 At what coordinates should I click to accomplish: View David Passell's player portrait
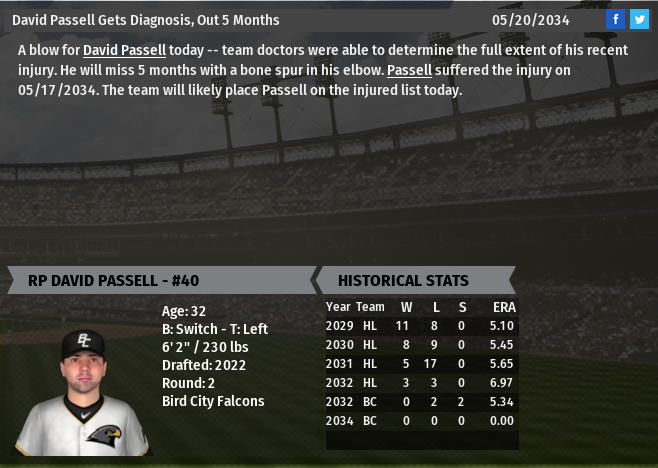[84, 391]
